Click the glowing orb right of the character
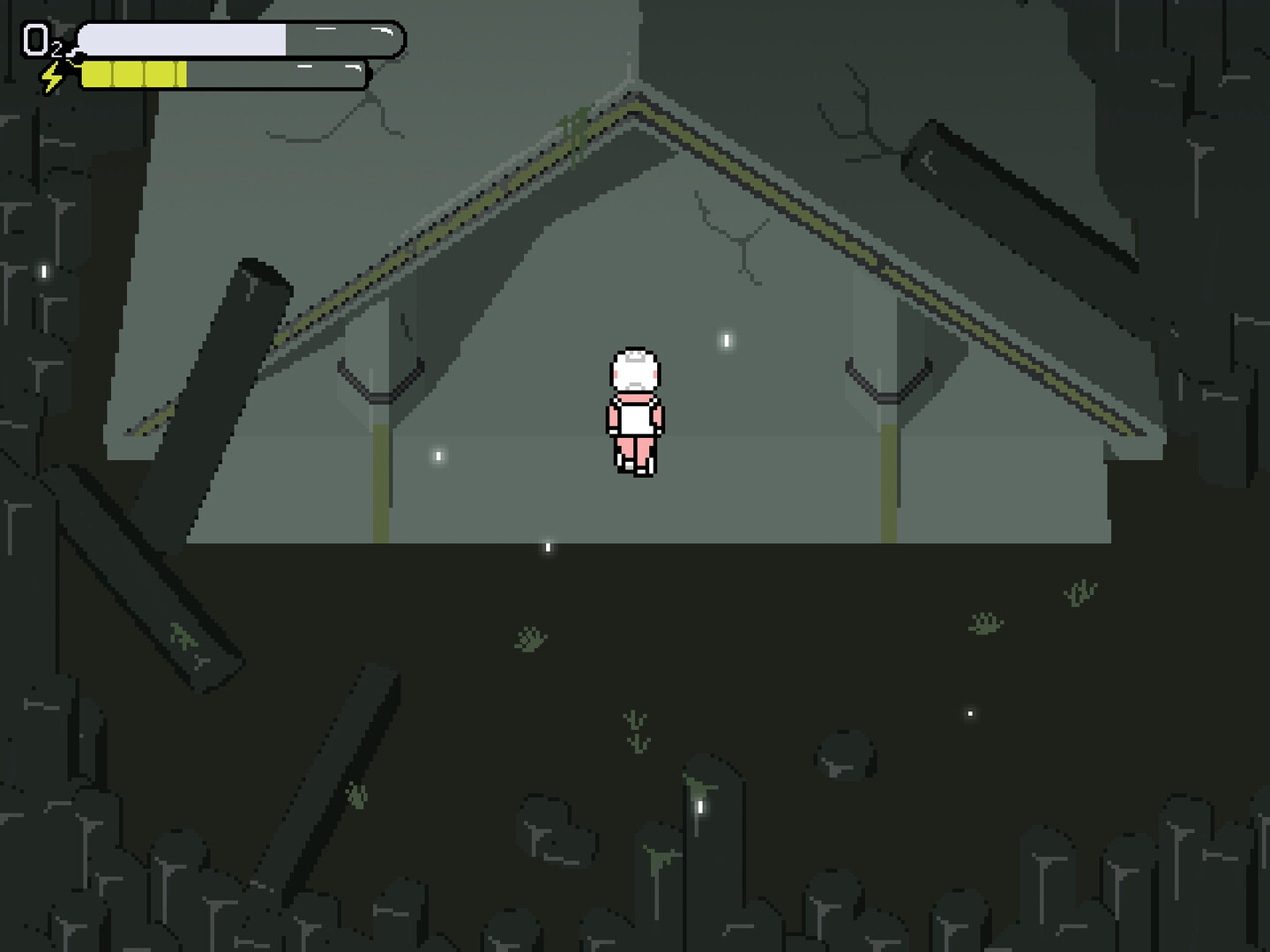1270x952 pixels. click(725, 338)
